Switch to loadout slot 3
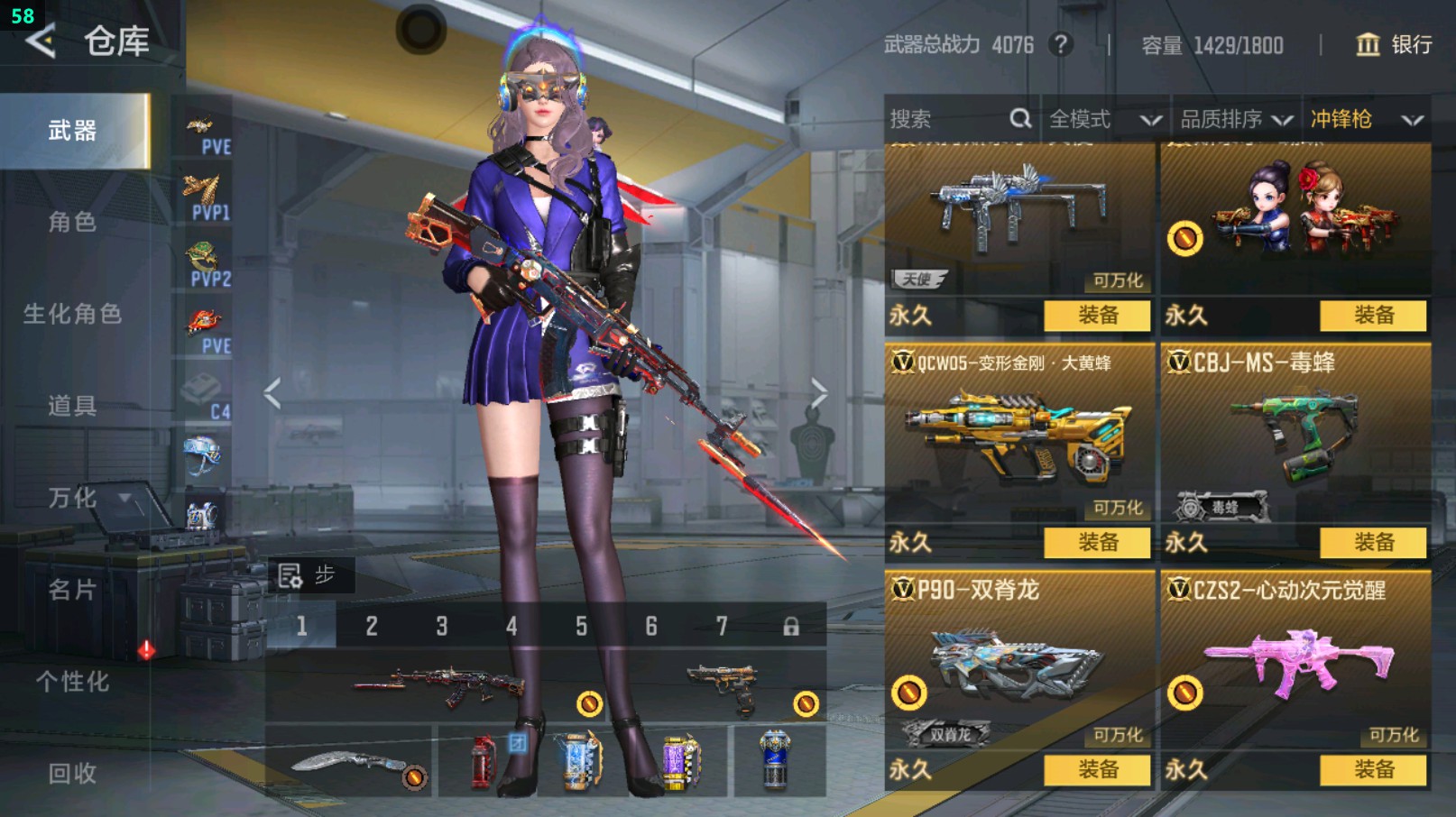Image resolution: width=1456 pixels, height=817 pixels. 442,626
